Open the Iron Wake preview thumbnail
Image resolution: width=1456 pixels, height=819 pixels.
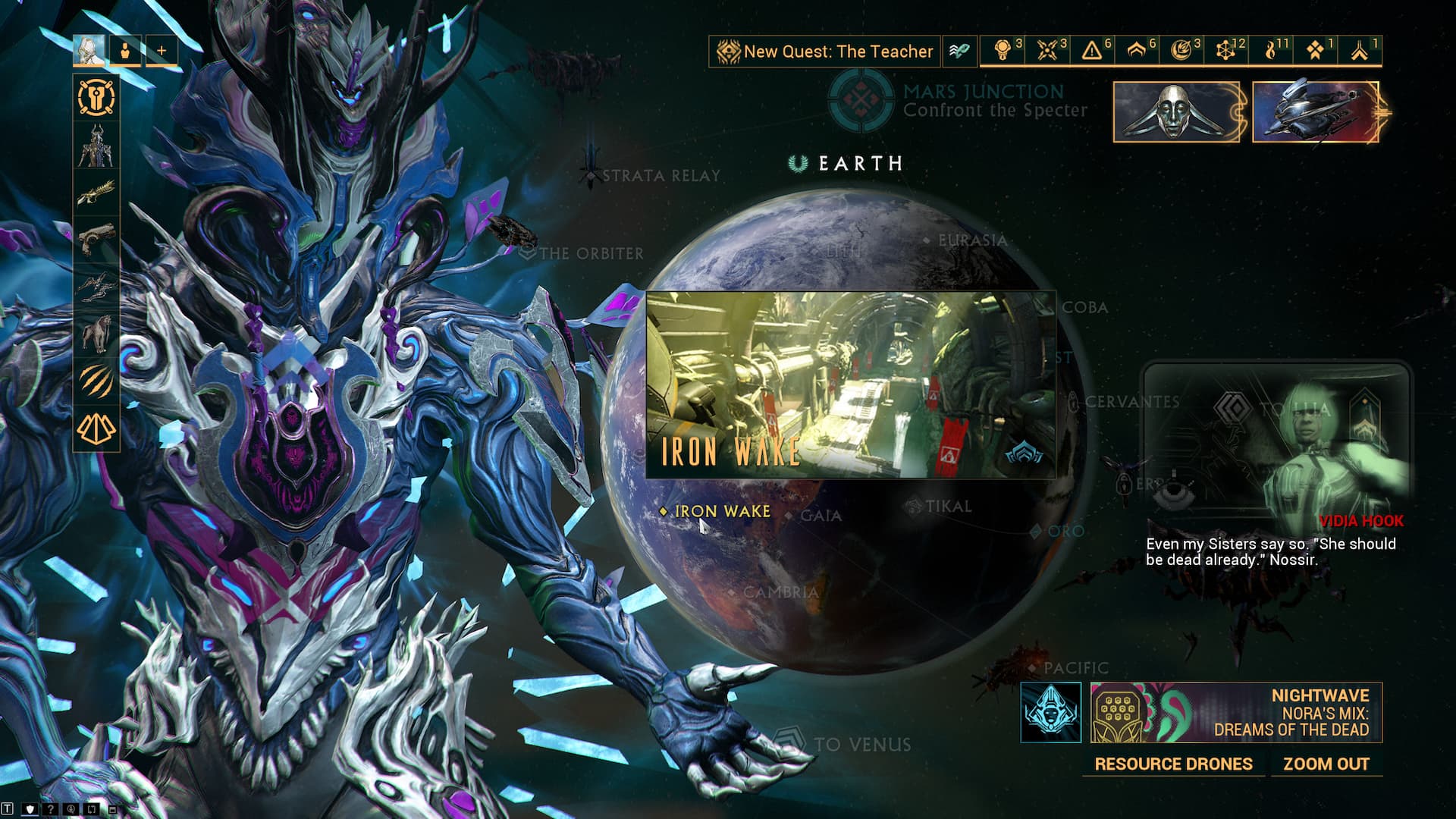click(850, 385)
